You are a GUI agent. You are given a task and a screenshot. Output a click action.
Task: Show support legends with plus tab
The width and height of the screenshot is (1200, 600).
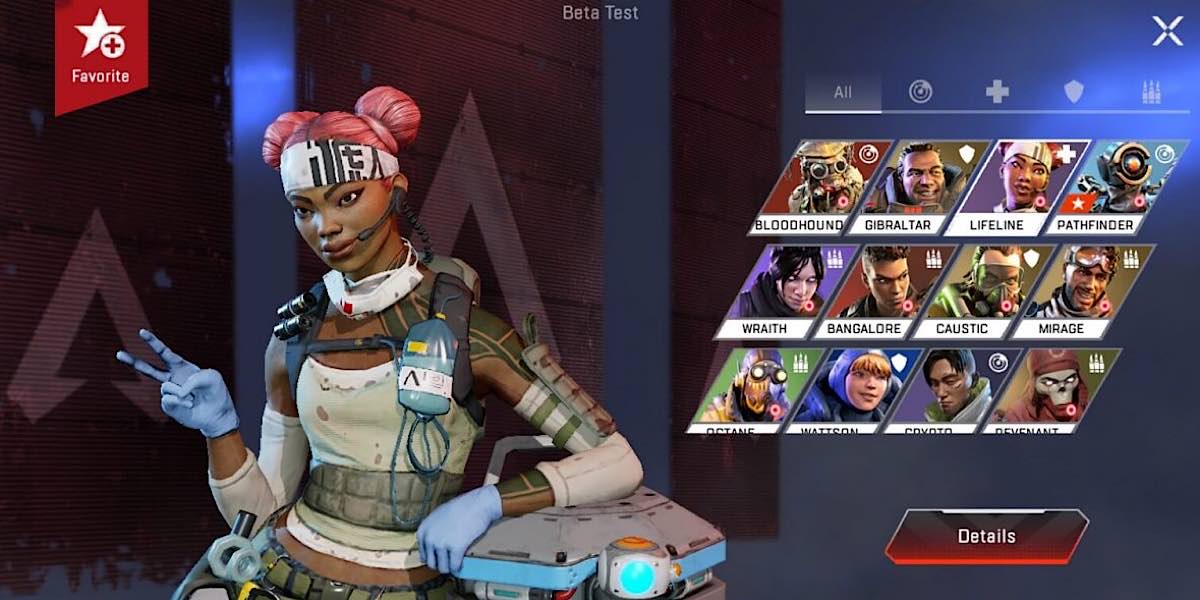click(x=997, y=92)
